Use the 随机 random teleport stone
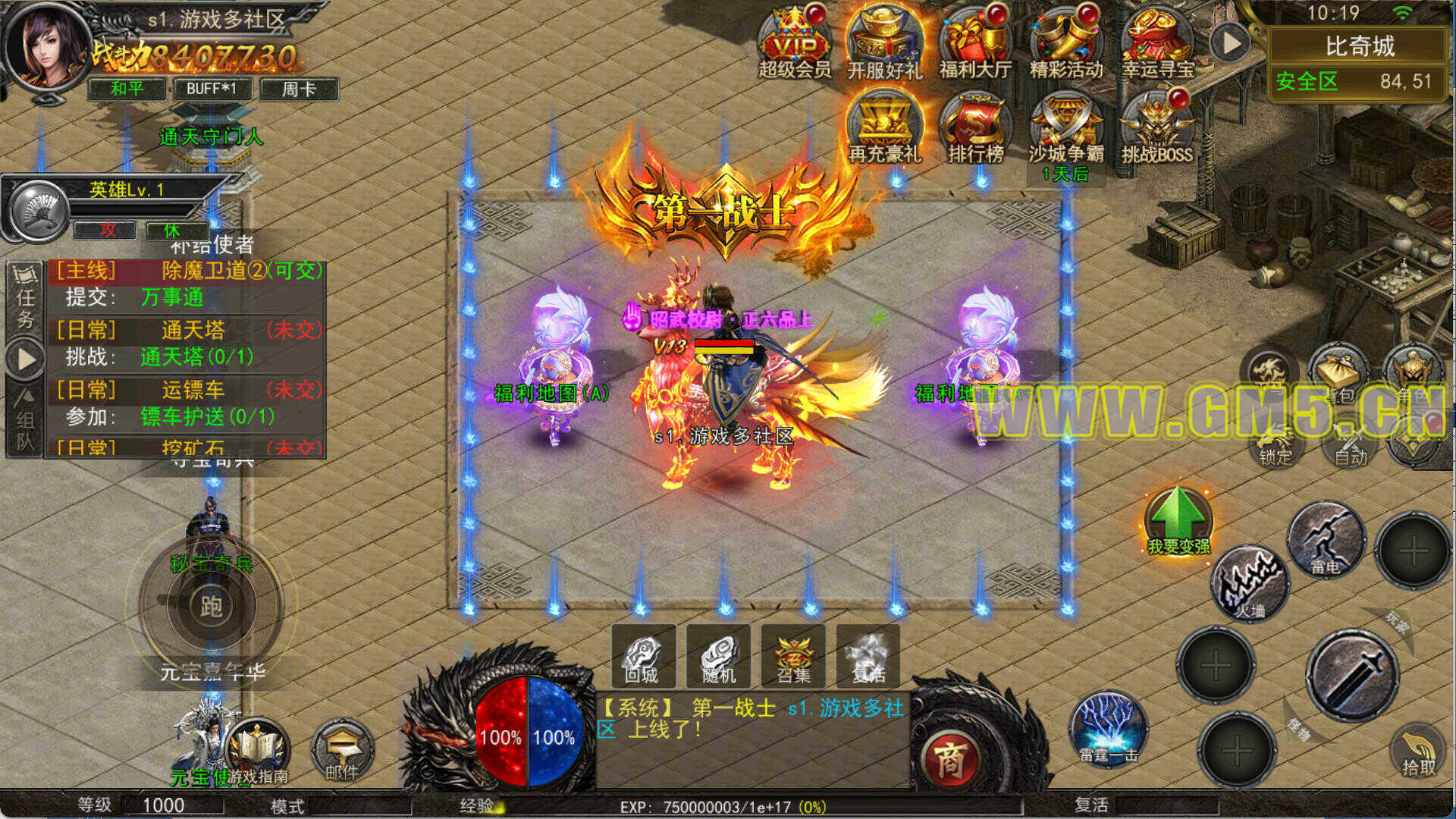The image size is (1456, 819). (718, 657)
